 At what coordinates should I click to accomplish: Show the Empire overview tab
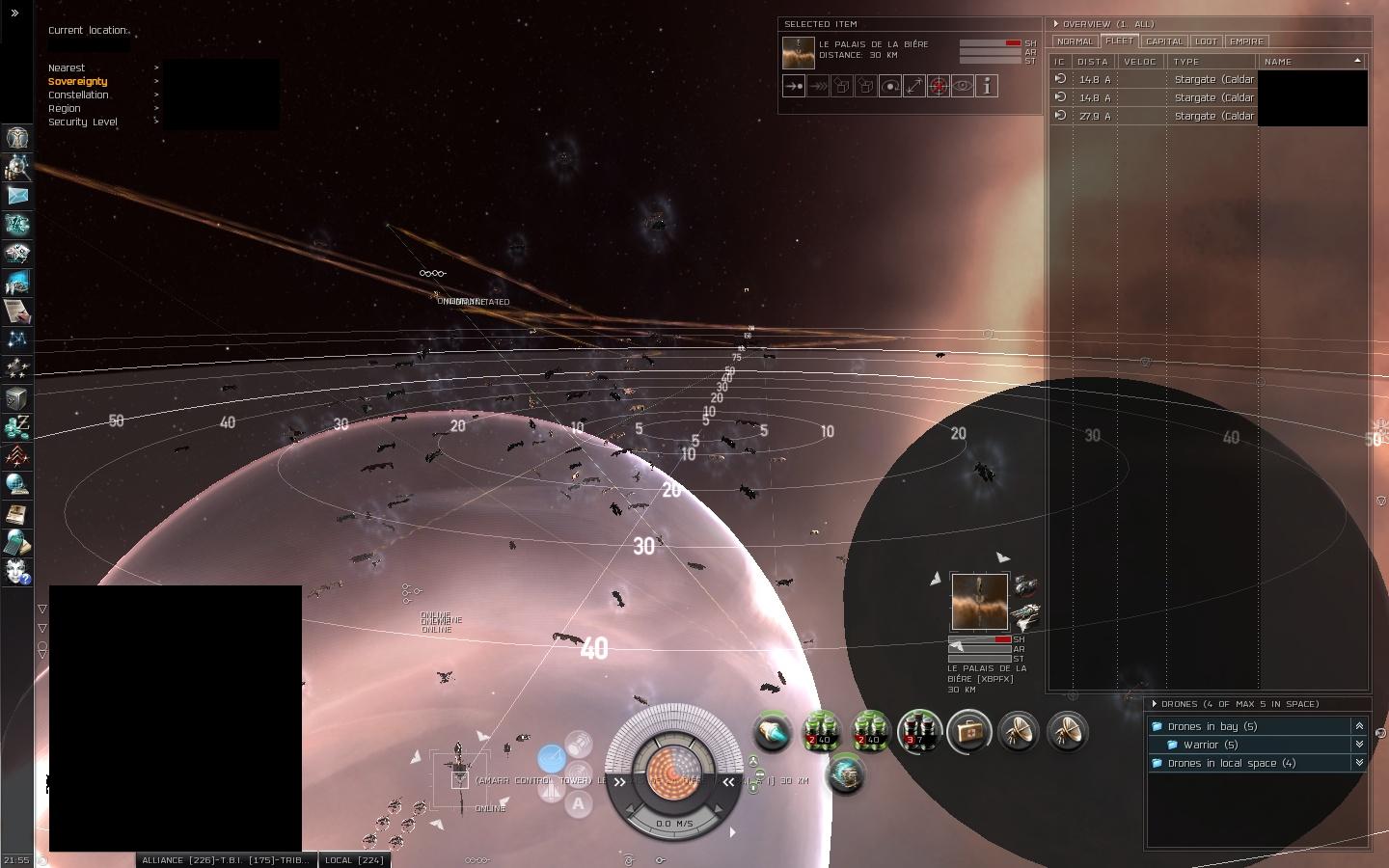pos(1246,41)
